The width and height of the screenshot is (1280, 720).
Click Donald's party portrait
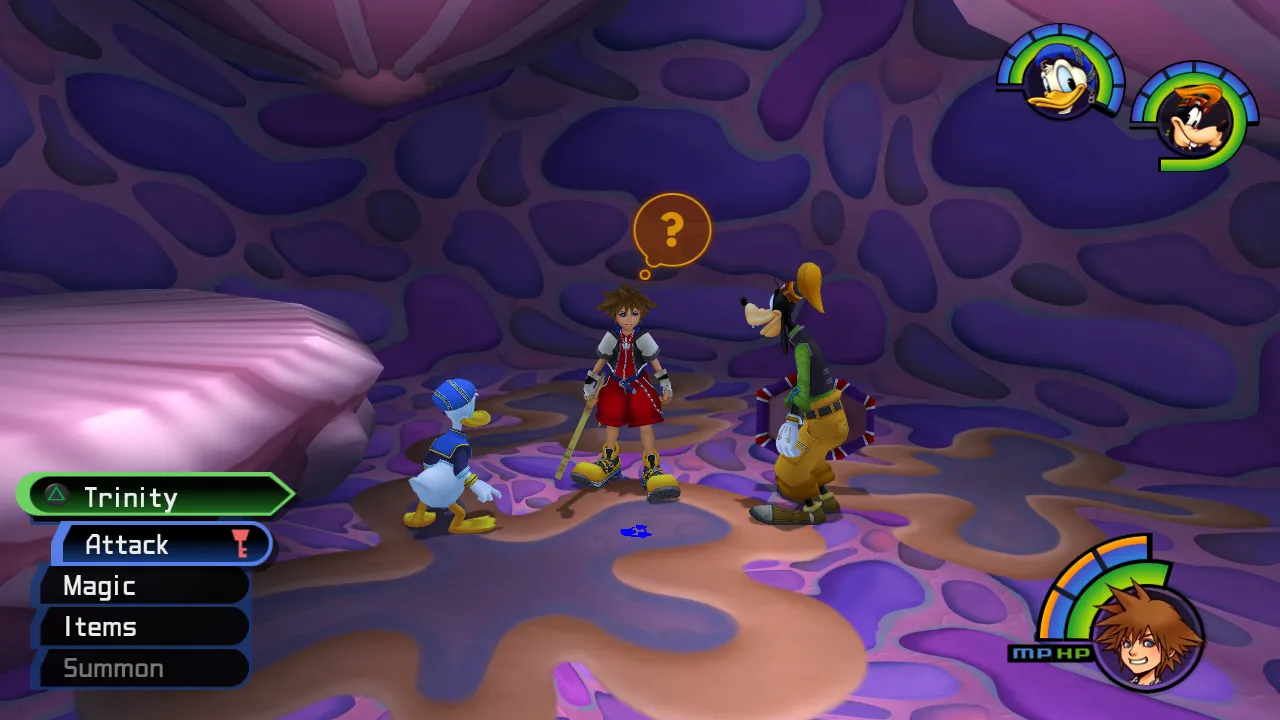click(1061, 79)
